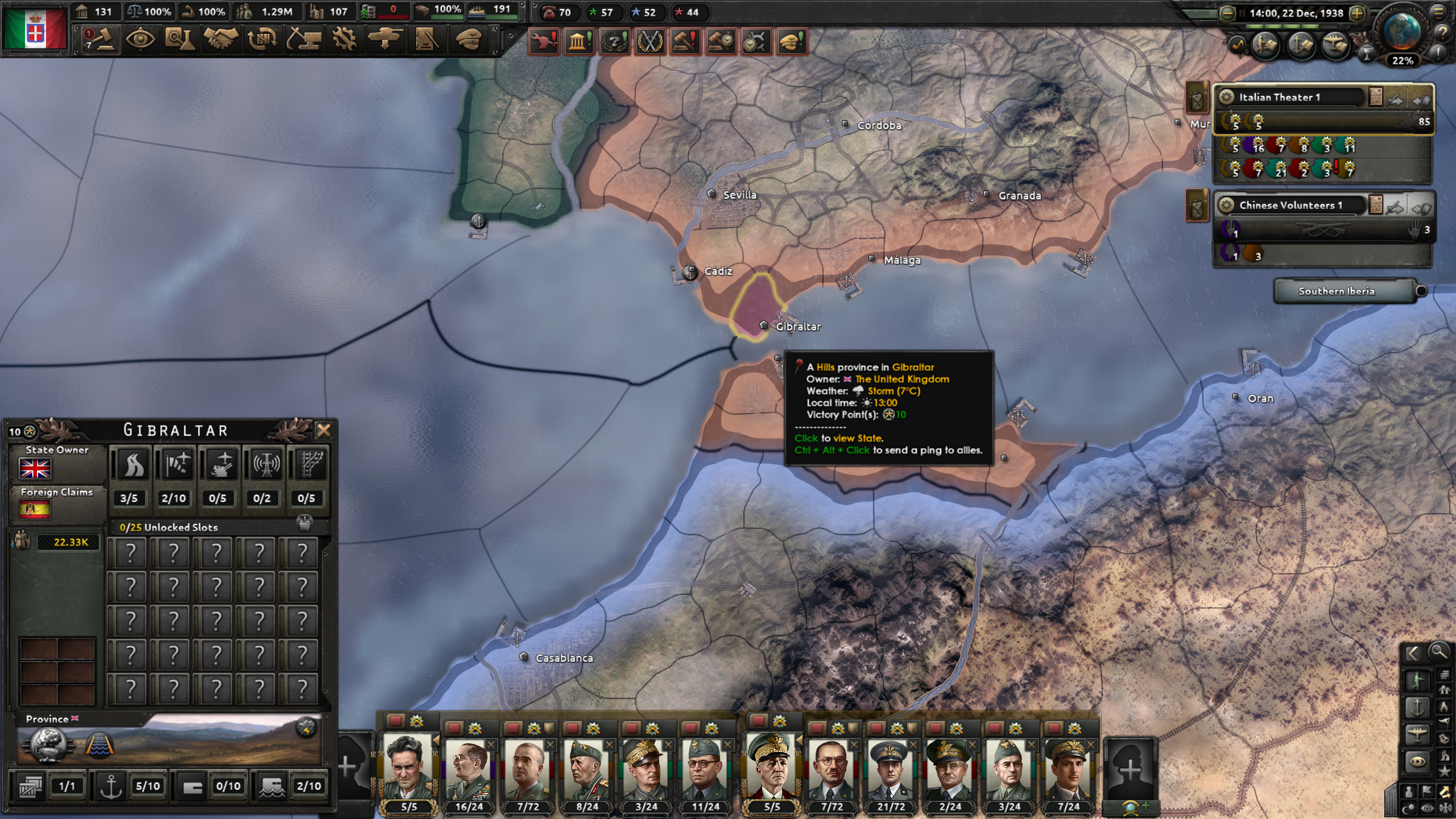
Task: Select the United Kingdom state owner flag
Action: click(x=35, y=469)
